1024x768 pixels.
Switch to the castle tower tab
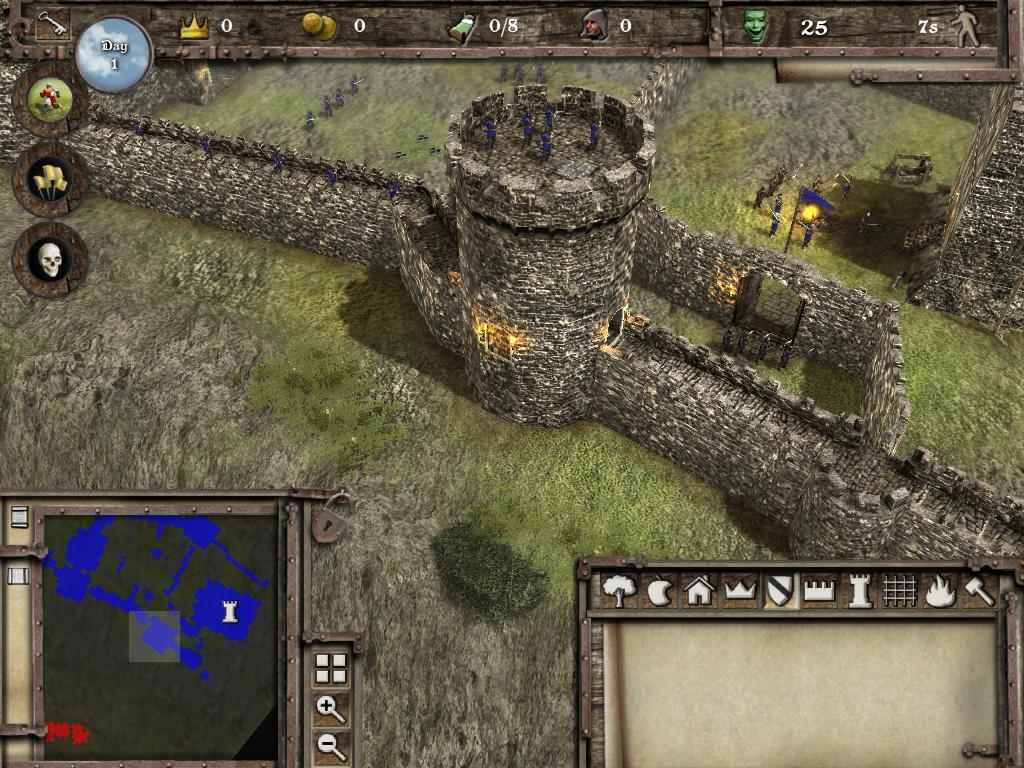(859, 591)
